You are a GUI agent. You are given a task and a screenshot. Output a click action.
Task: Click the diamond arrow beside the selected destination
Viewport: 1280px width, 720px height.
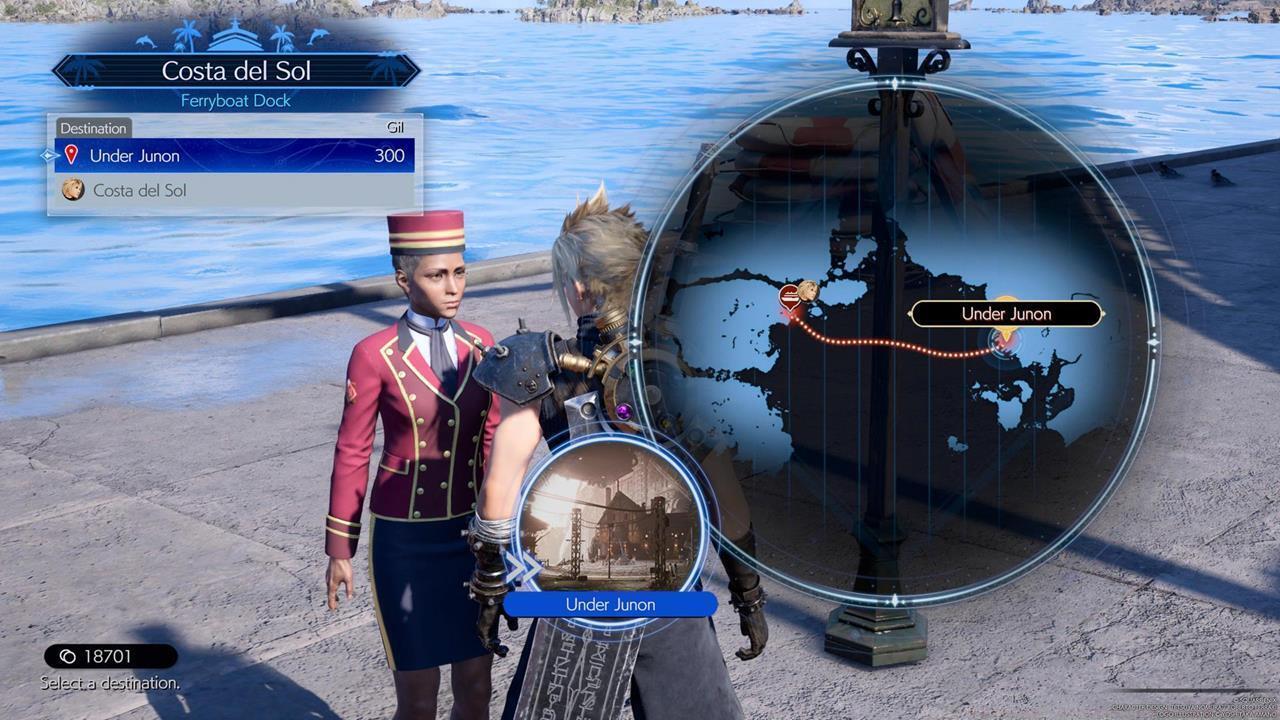click(x=48, y=155)
